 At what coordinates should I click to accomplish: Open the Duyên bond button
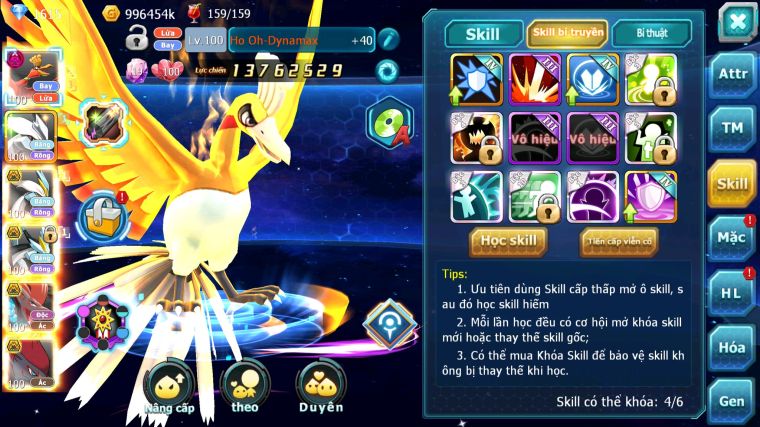pyautogui.click(x=321, y=390)
